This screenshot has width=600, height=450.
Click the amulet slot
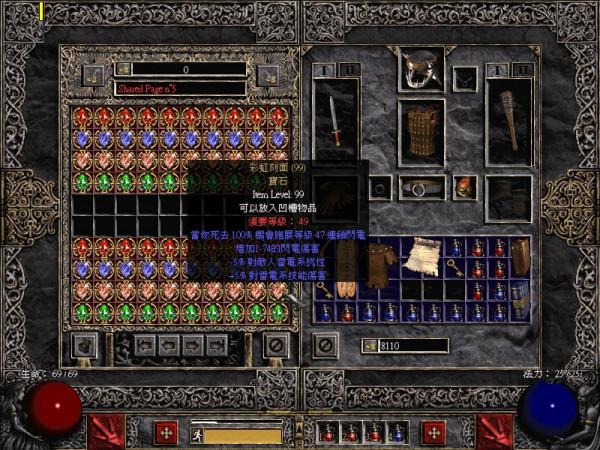point(465,78)
